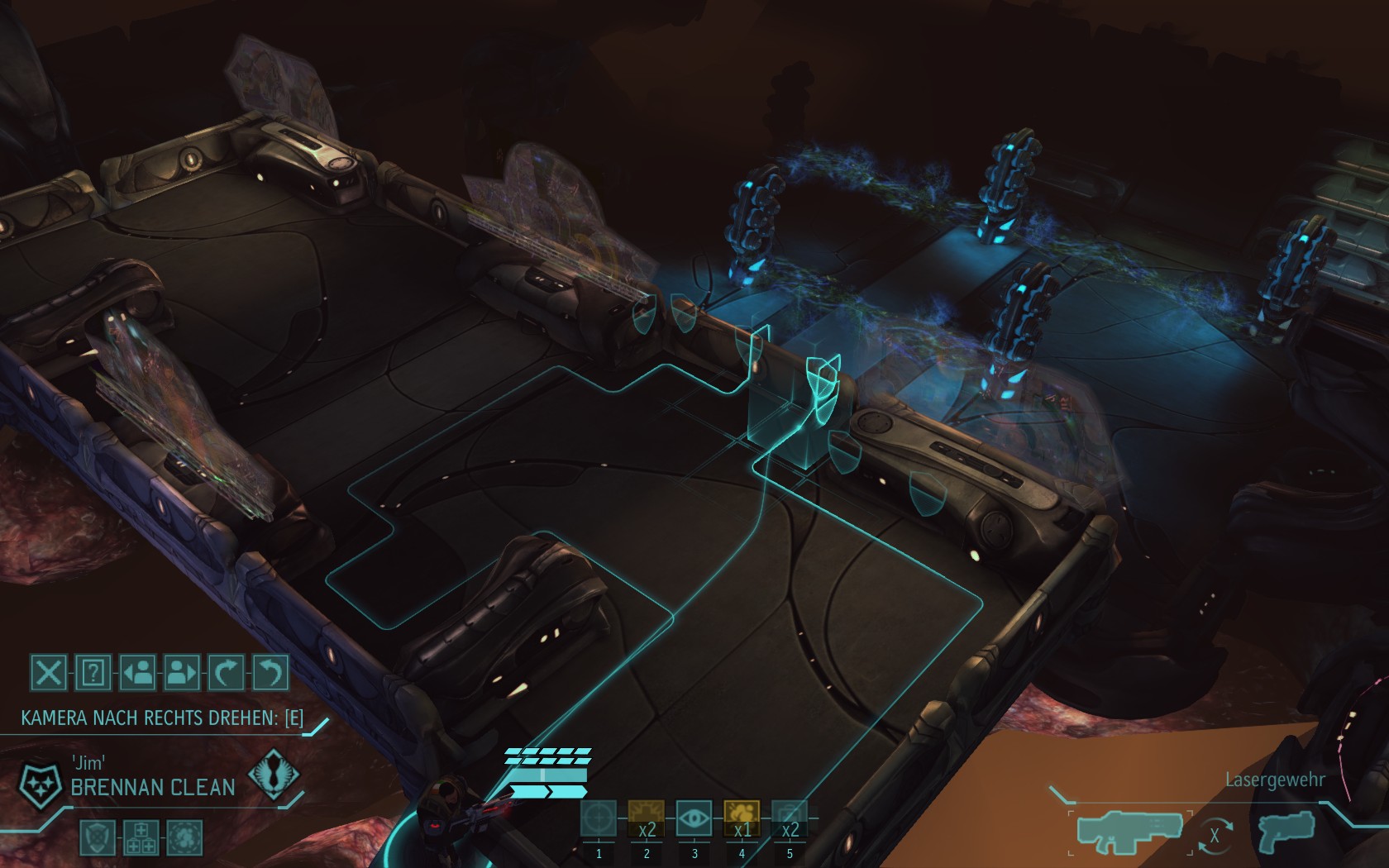Select the medikit ability in slot 5

tap(790, 818)
